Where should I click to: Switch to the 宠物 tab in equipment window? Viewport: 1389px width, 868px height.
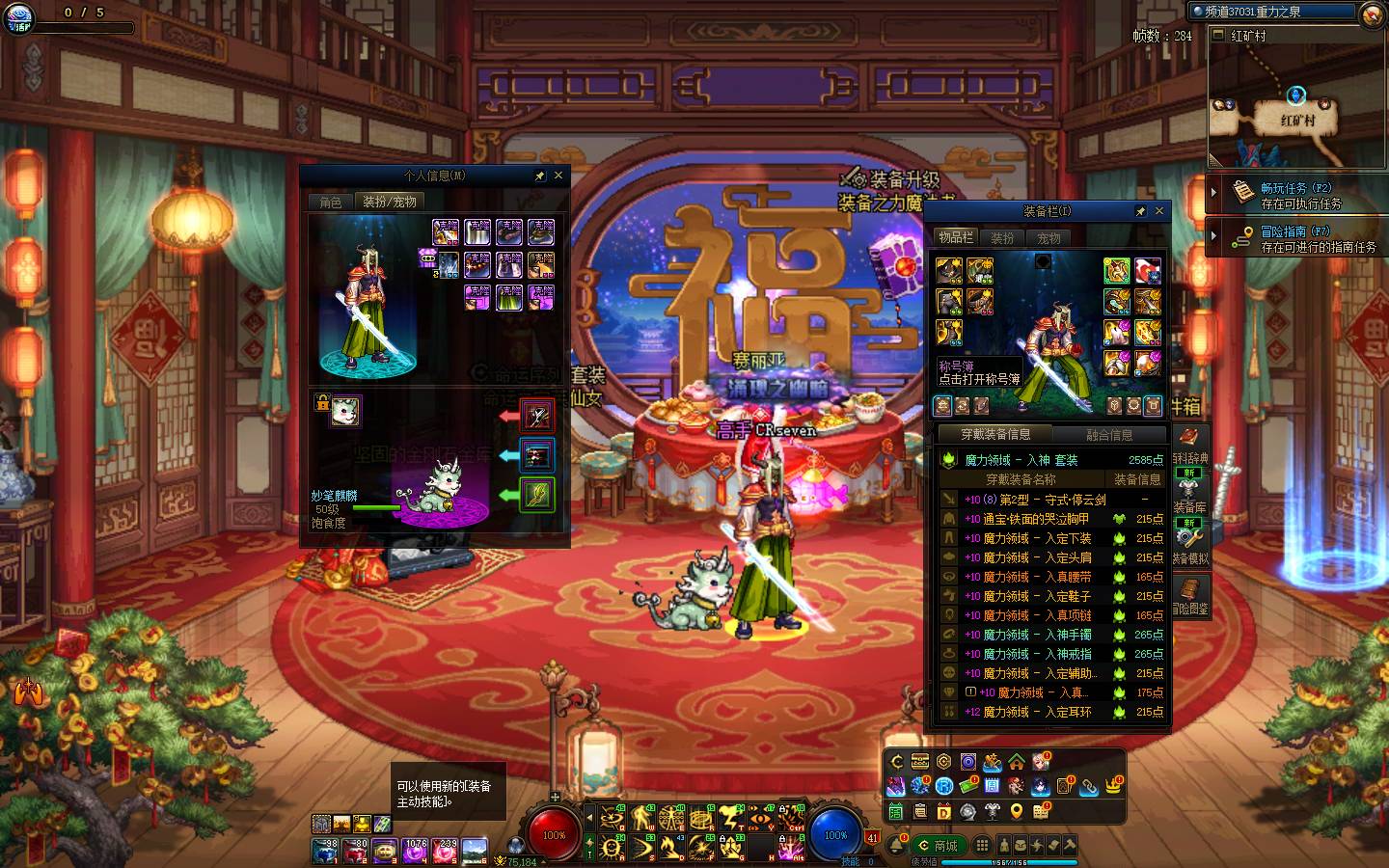tap(1049, 237)
